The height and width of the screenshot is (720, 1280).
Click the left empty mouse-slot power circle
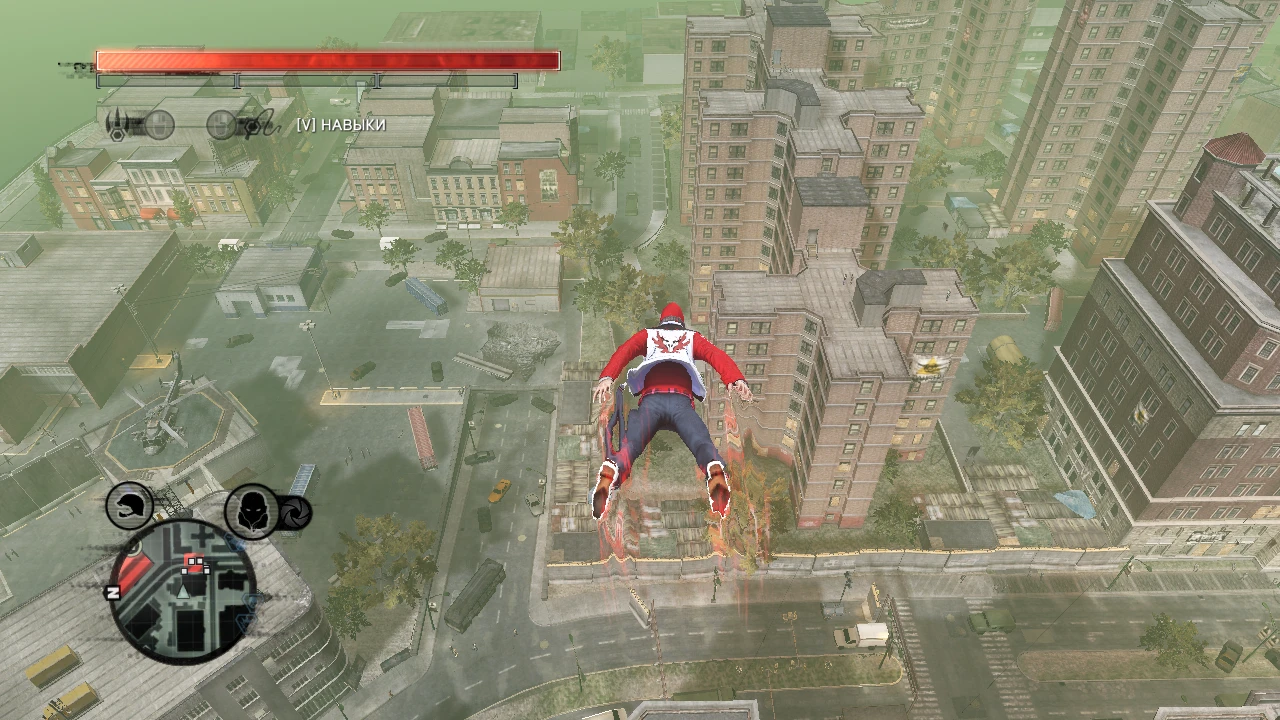(159, 124)
